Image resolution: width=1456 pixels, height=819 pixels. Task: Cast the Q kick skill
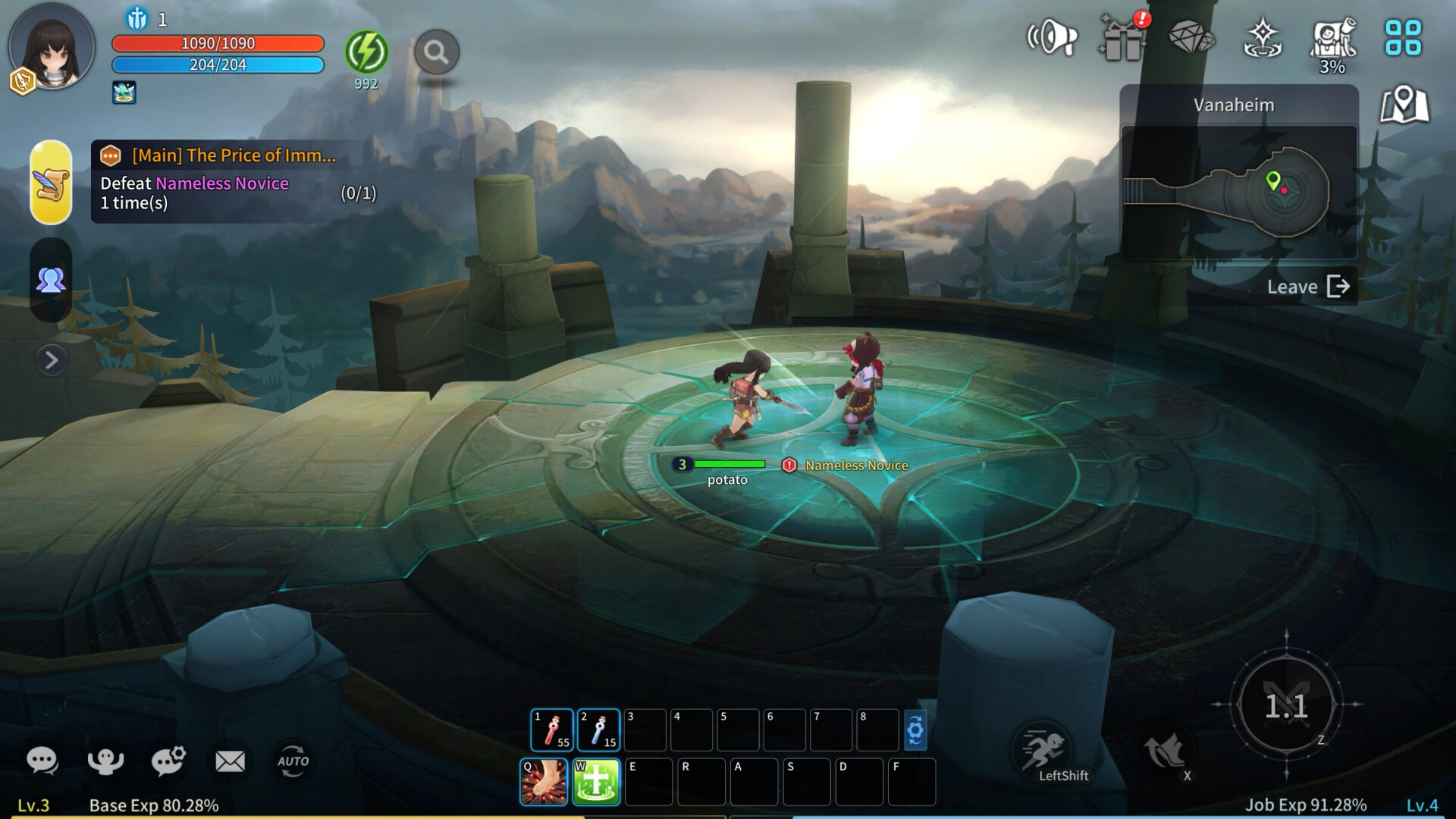tap(543, 780)
